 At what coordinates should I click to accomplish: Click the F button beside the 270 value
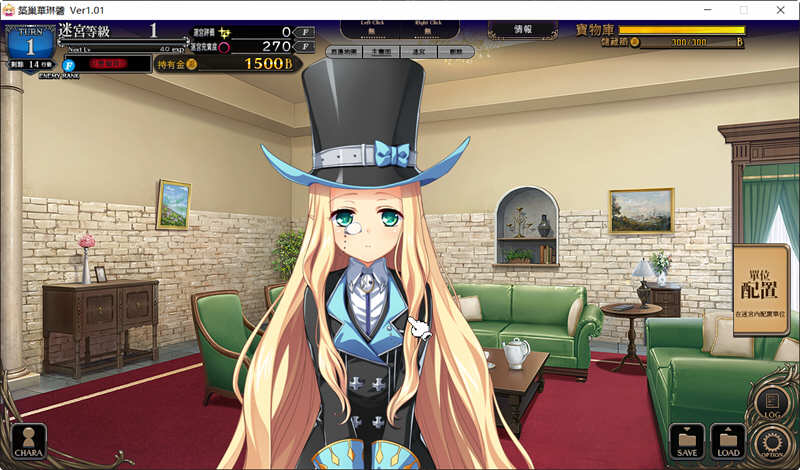coord(305,47)
